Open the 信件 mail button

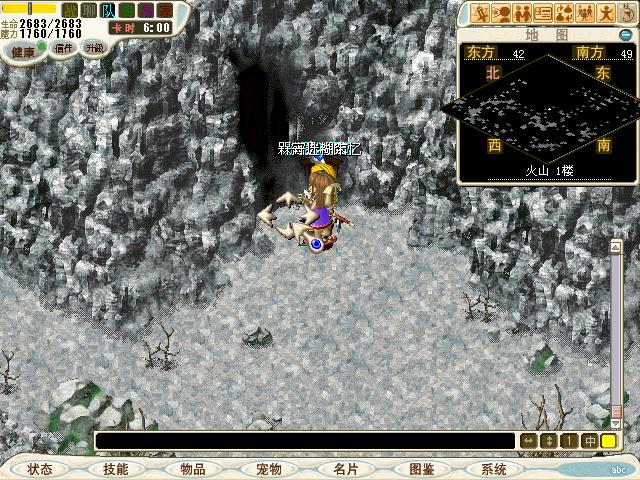pos(64,47)
